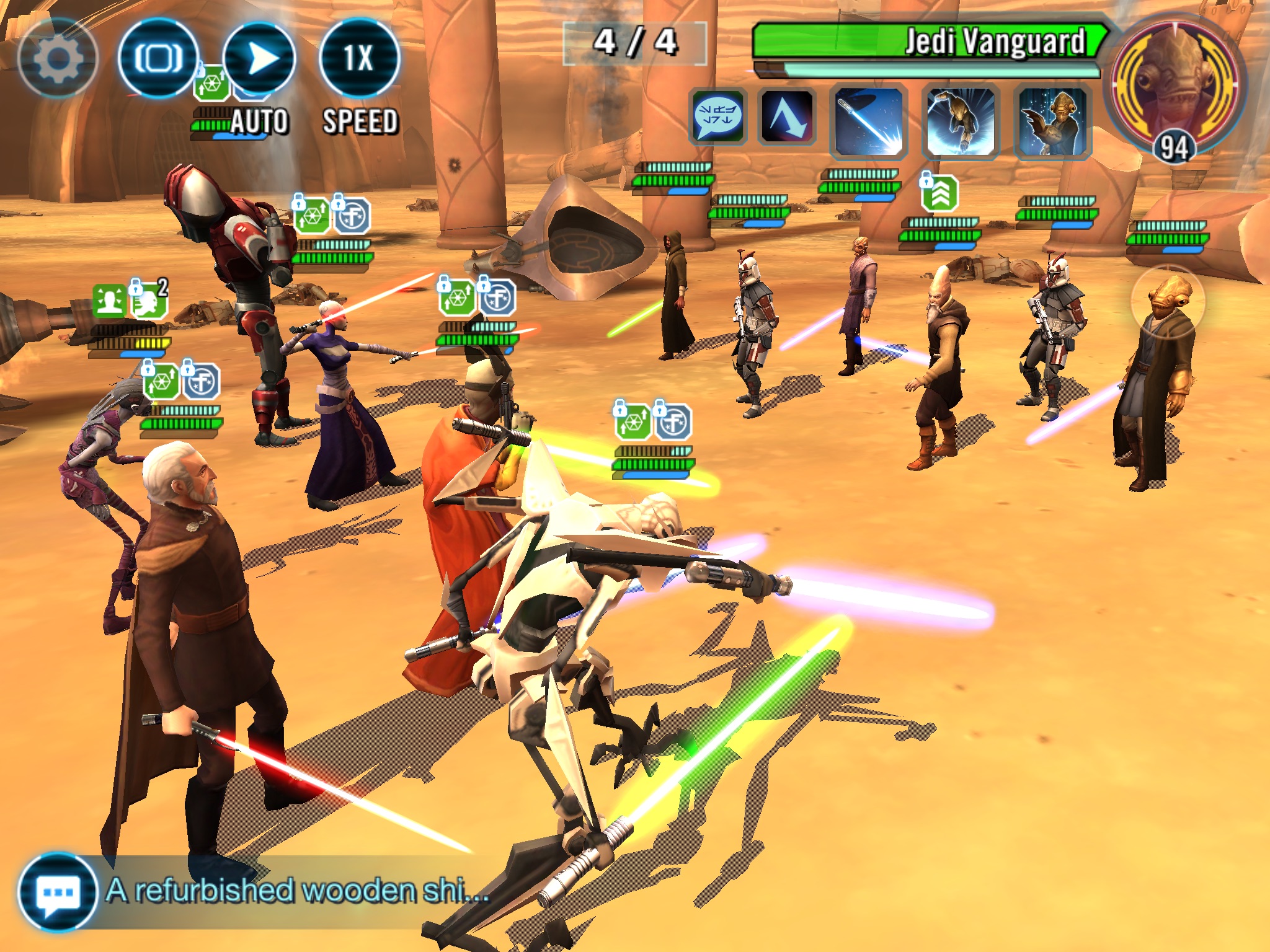The image size is (1270, 952).
Task: Change the 1X battle speed
Action: 359,59
